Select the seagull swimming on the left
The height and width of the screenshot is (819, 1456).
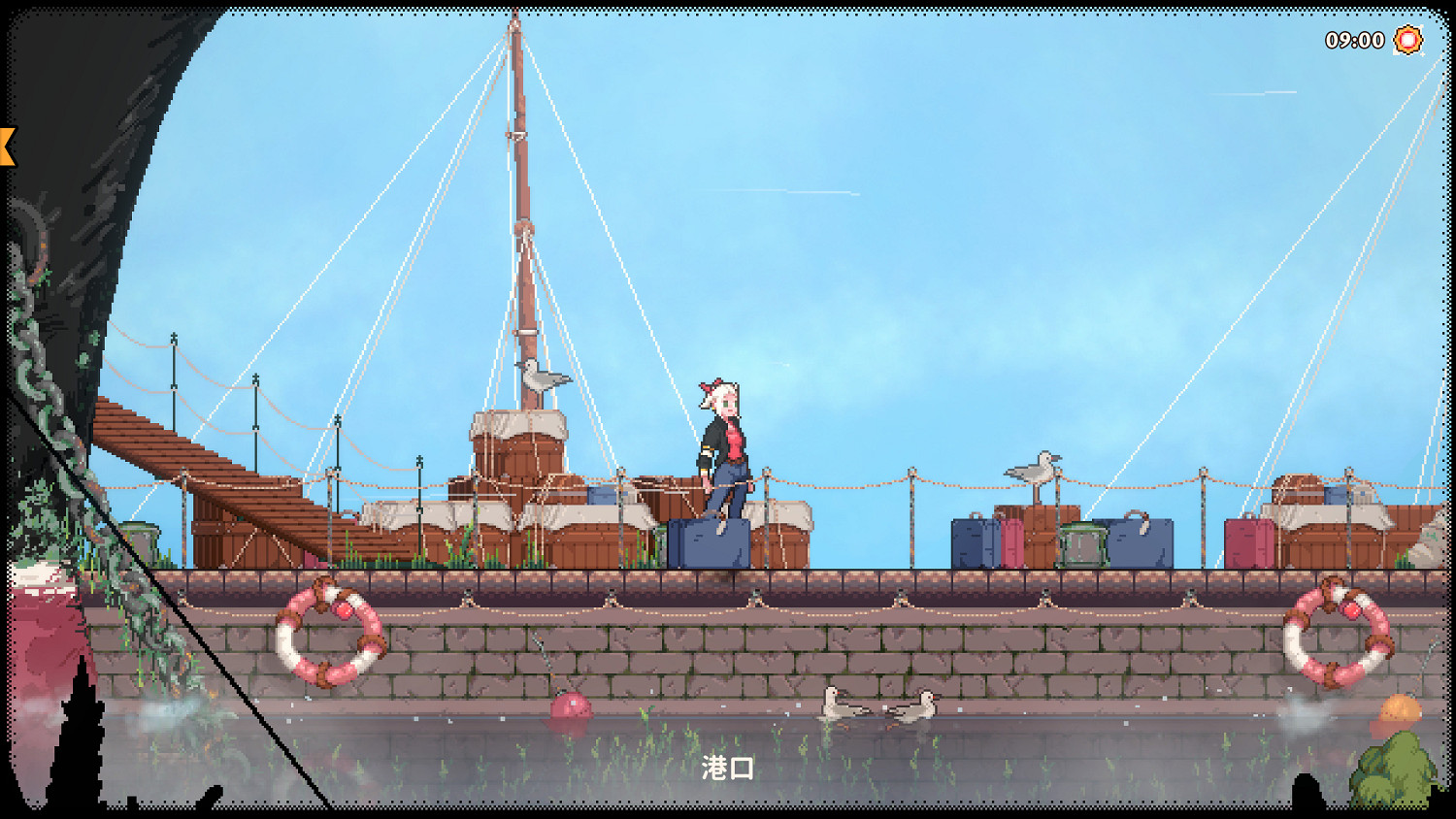[x=837, y=705]
